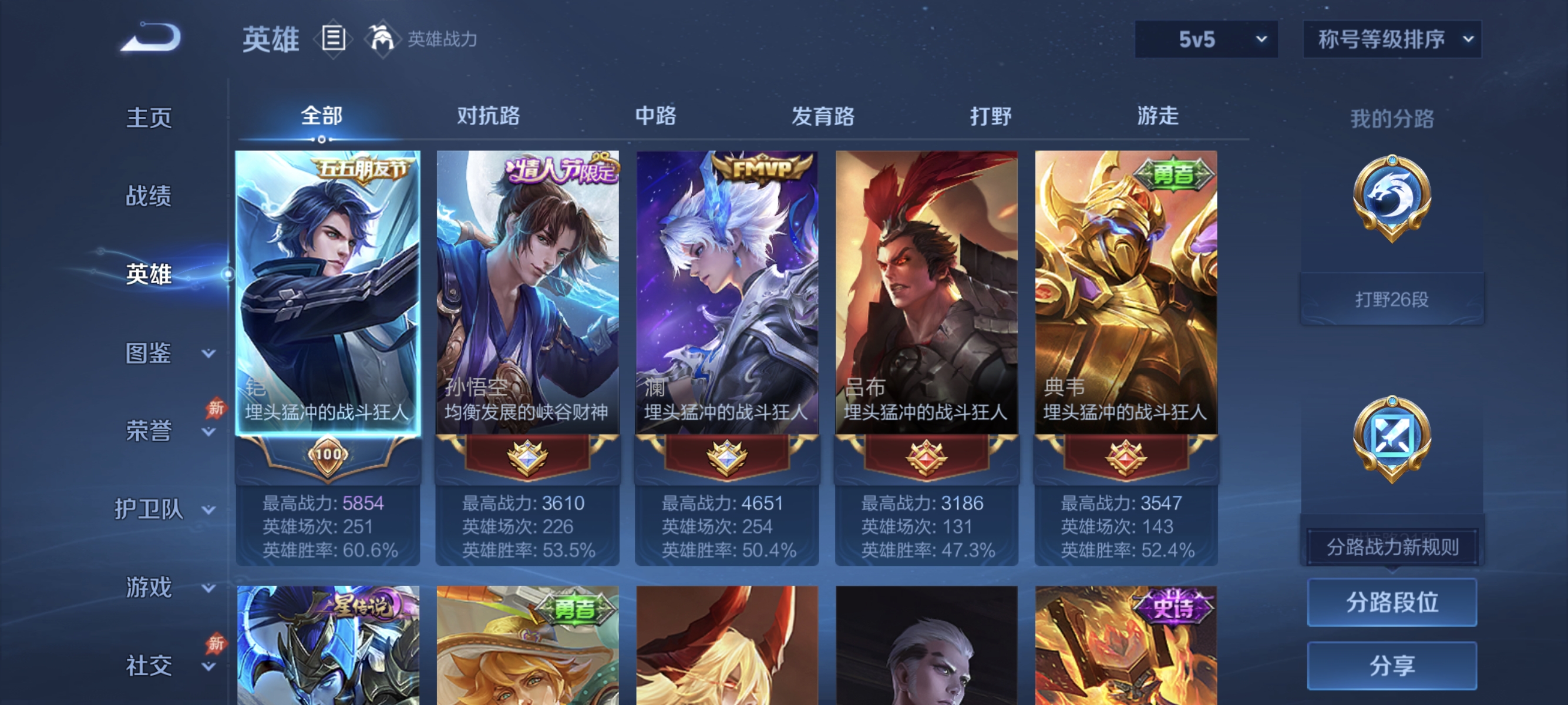Open 战绩 from the sidebar menu
The height and width of the screenshot is (705, 1568).
[x=148, y=196]
